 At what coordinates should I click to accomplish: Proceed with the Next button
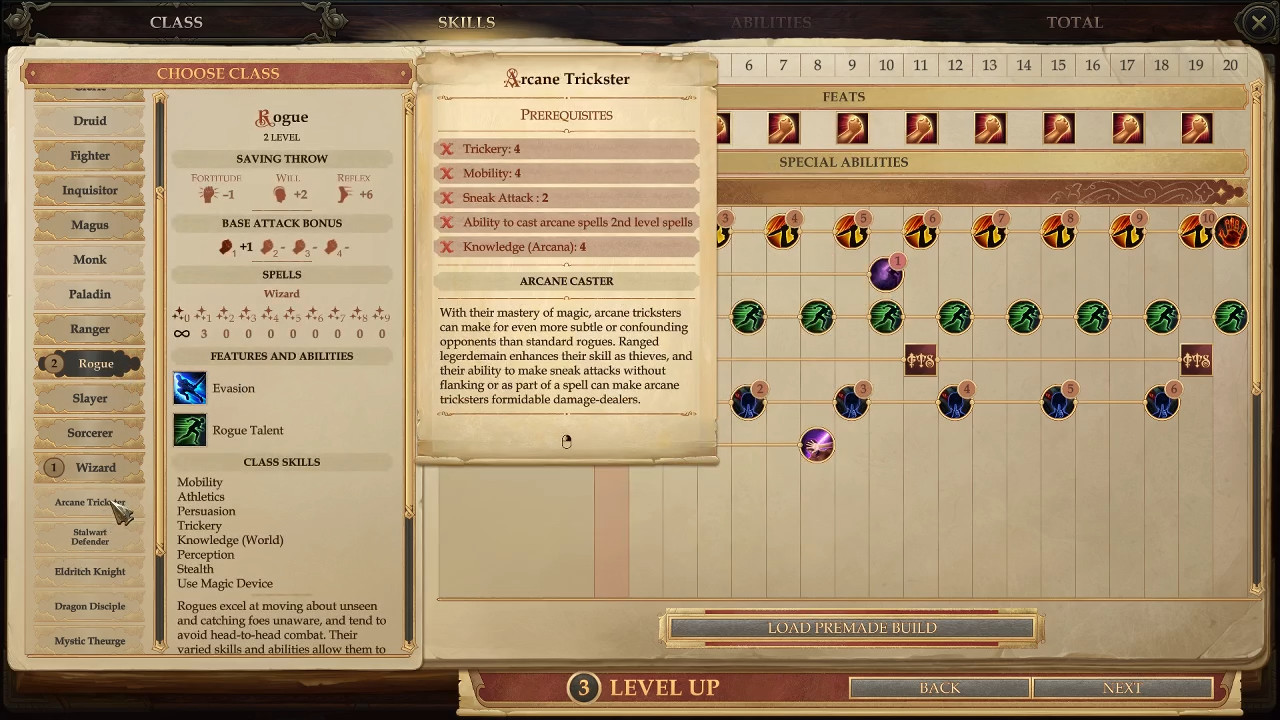pos(1122,688)
